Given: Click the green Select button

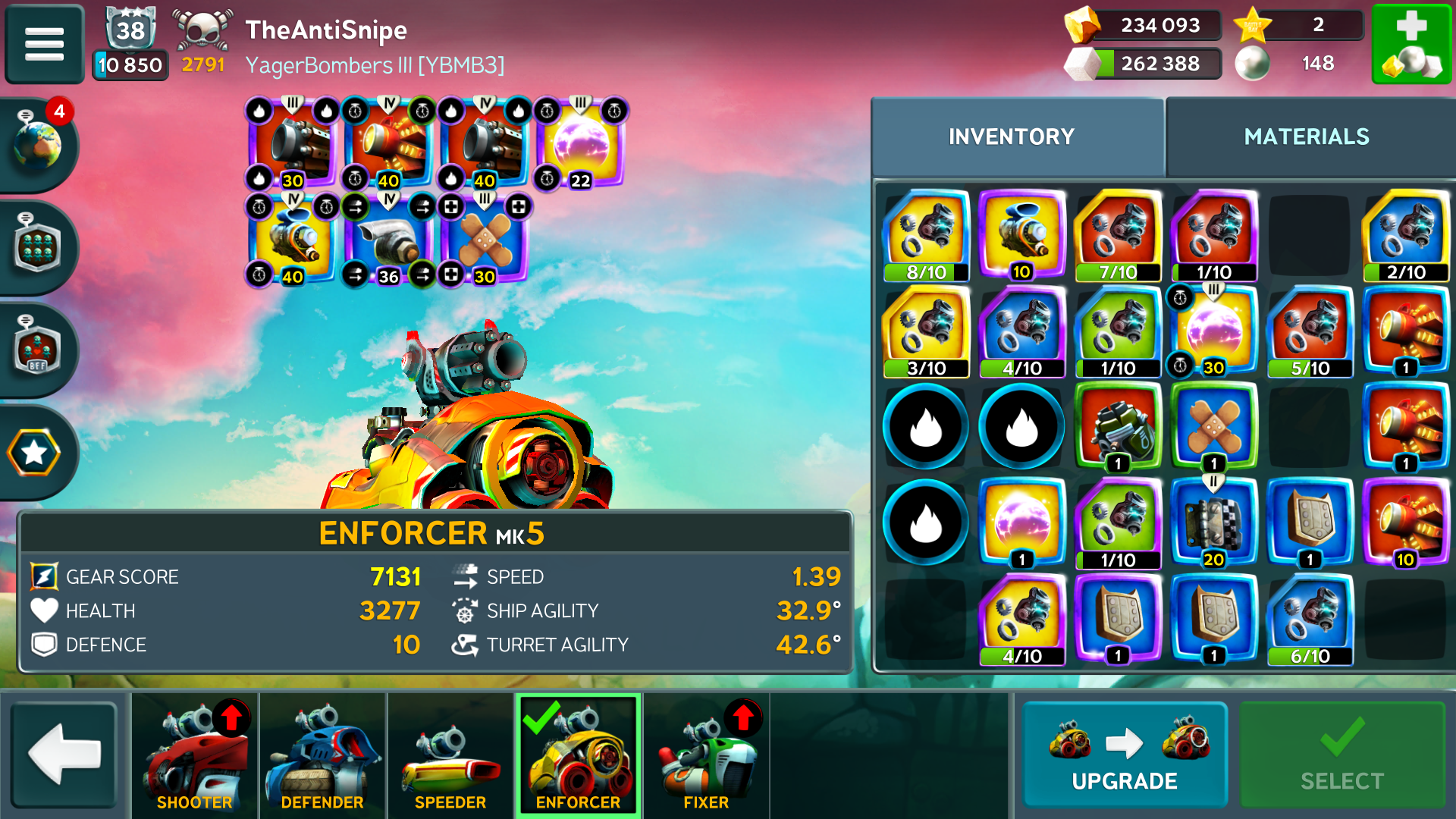Looking at the screenshot, I should point(1341,755).
